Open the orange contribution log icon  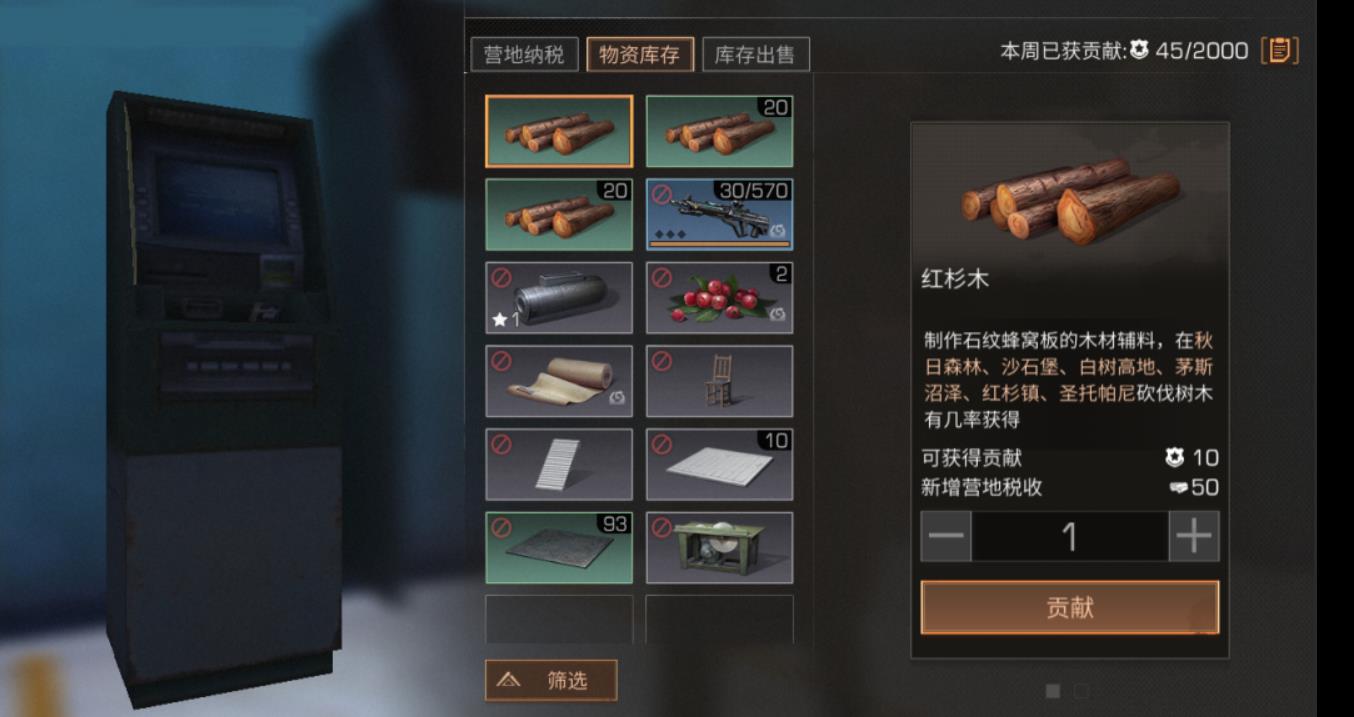[x=1279, y=50]
